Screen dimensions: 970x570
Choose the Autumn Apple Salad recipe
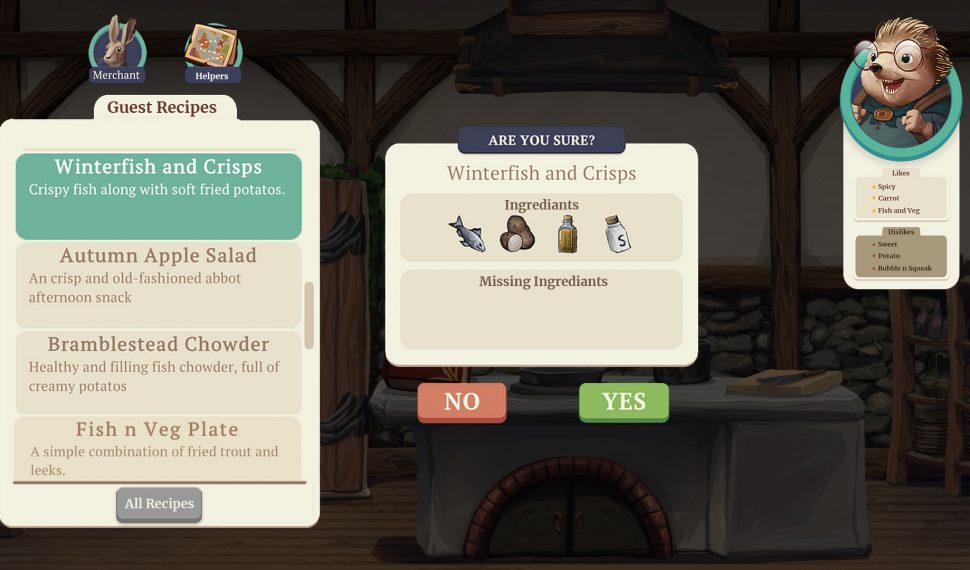point(158,284)
